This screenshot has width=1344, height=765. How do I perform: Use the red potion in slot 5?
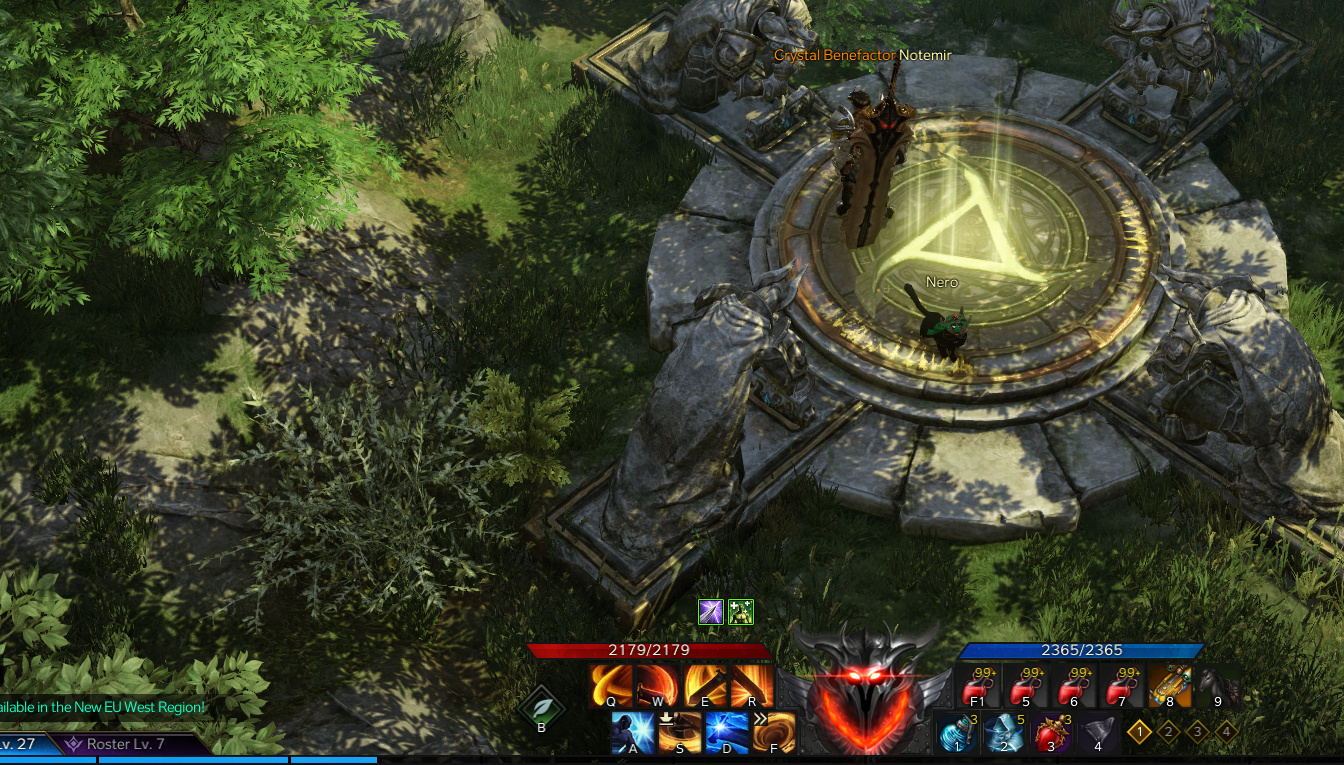click(x=1025, y=686)
